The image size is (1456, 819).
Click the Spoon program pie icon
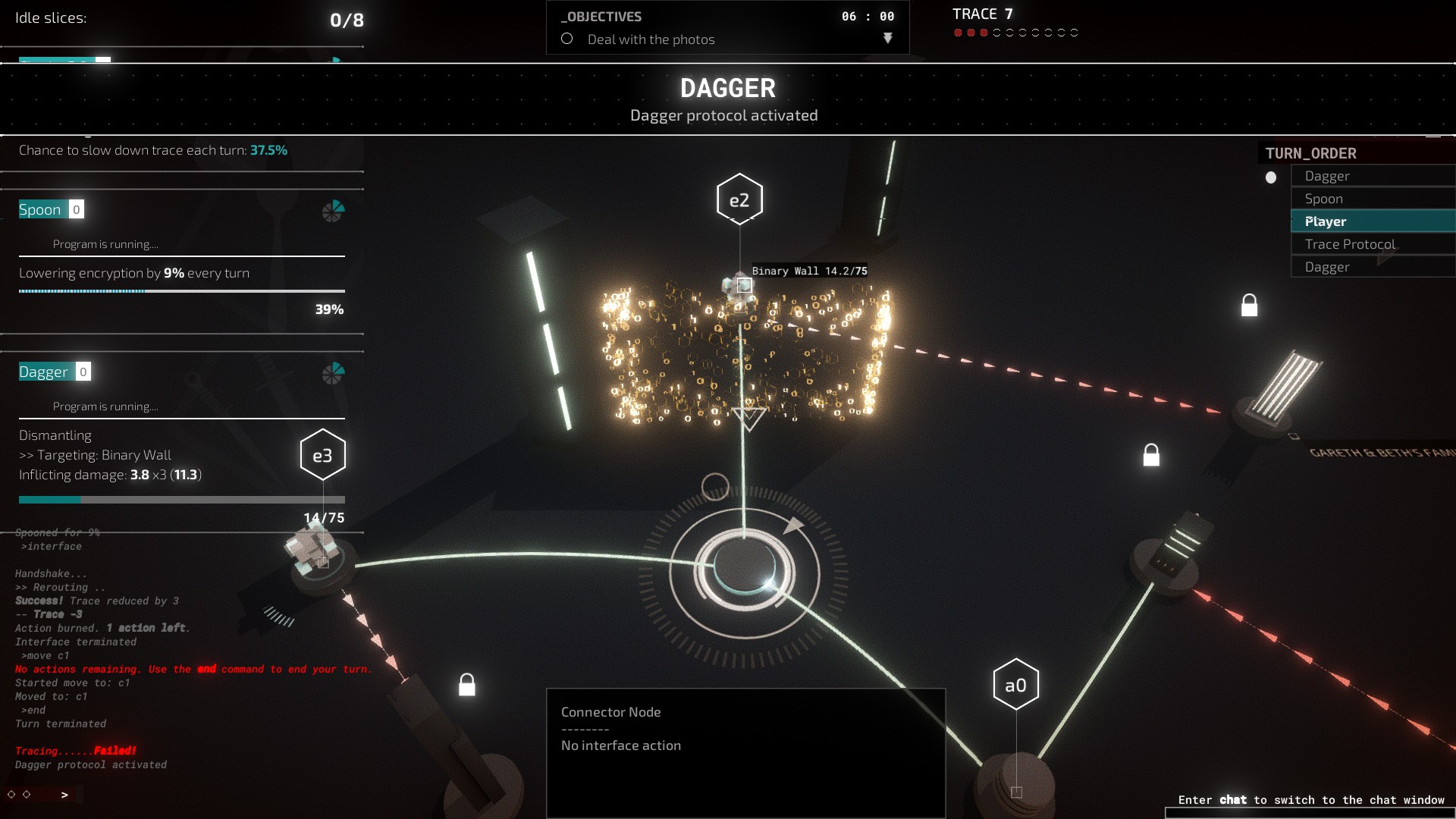pyautogui.click(x=333, y=211)
